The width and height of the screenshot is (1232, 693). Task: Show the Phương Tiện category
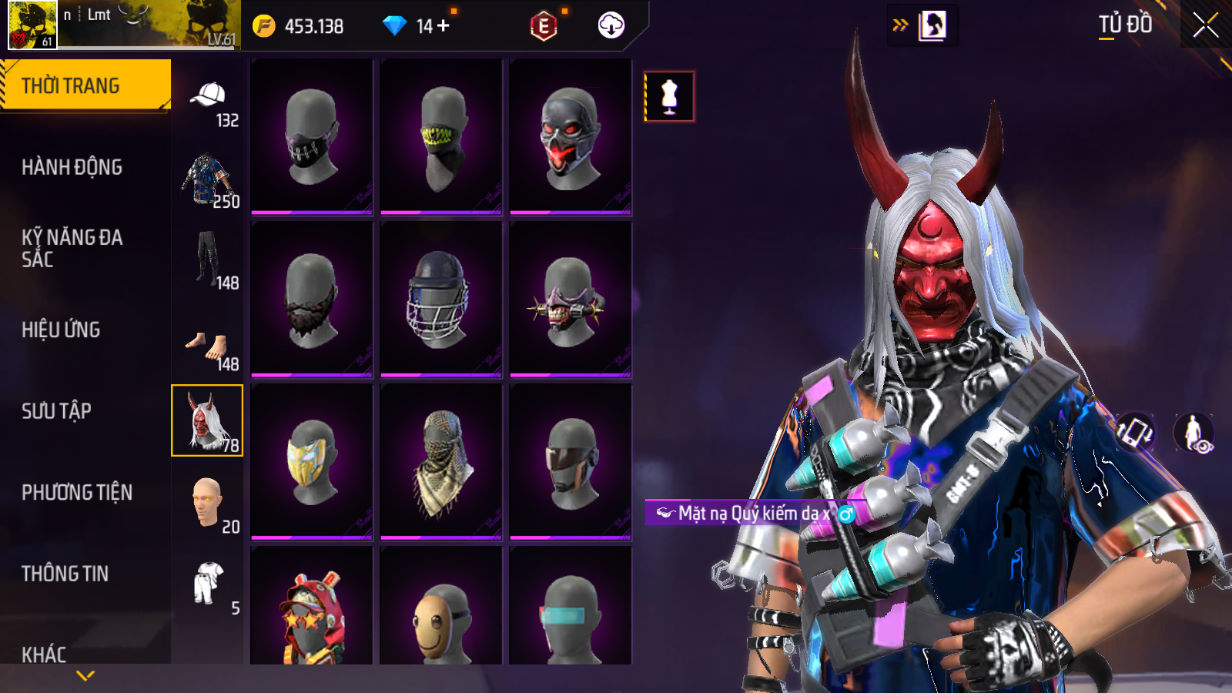(77, 492)
